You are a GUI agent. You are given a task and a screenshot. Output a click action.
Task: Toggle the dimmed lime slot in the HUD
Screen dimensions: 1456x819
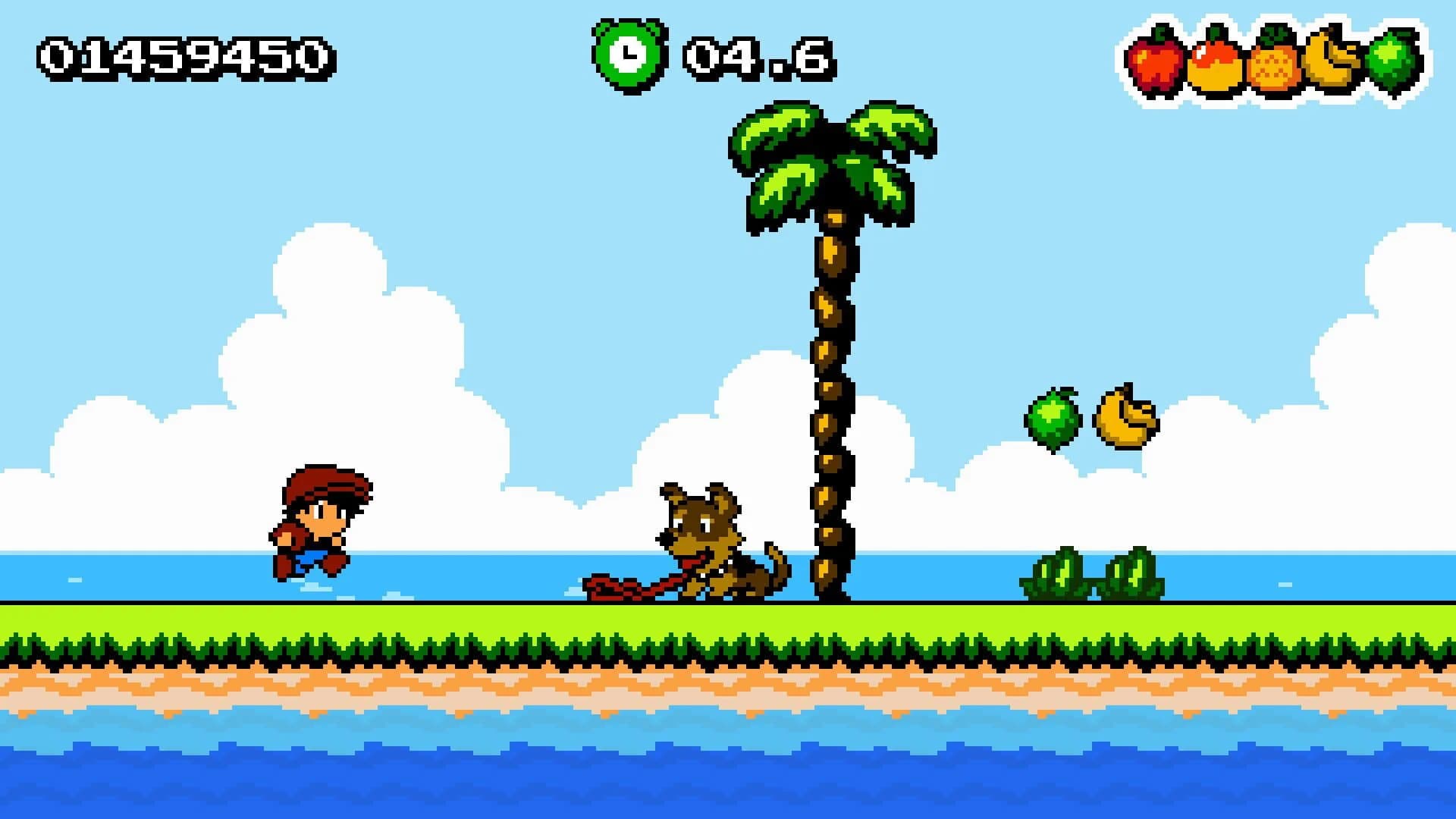click(x=1395, y=61)
